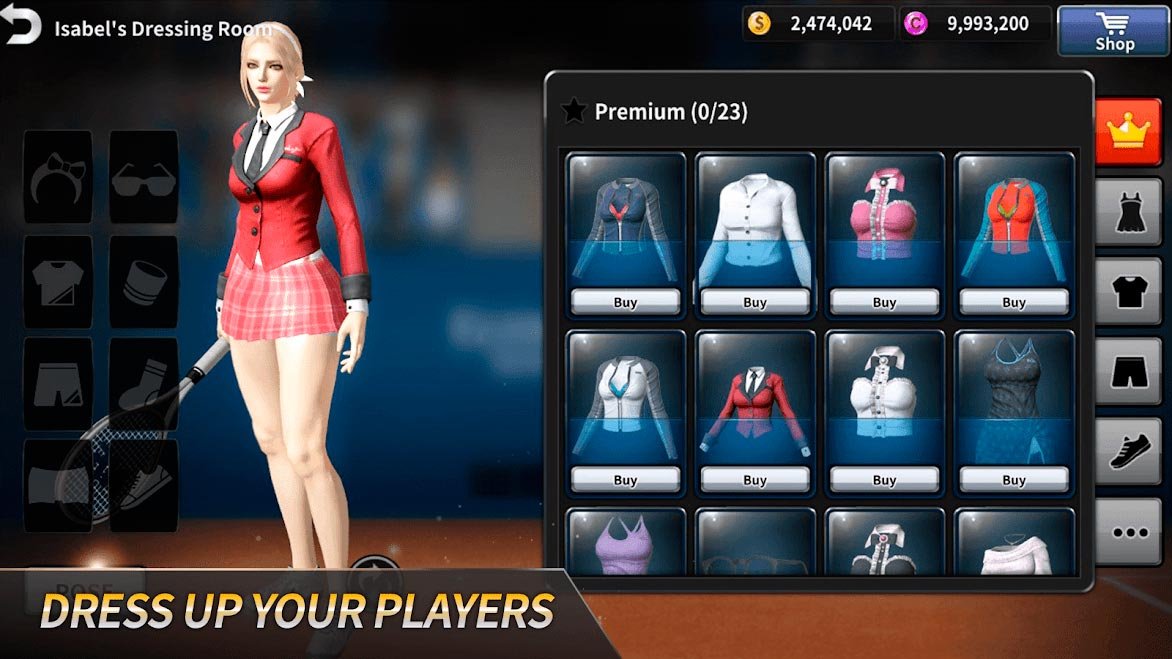Select the shirt category tab

1128,292
